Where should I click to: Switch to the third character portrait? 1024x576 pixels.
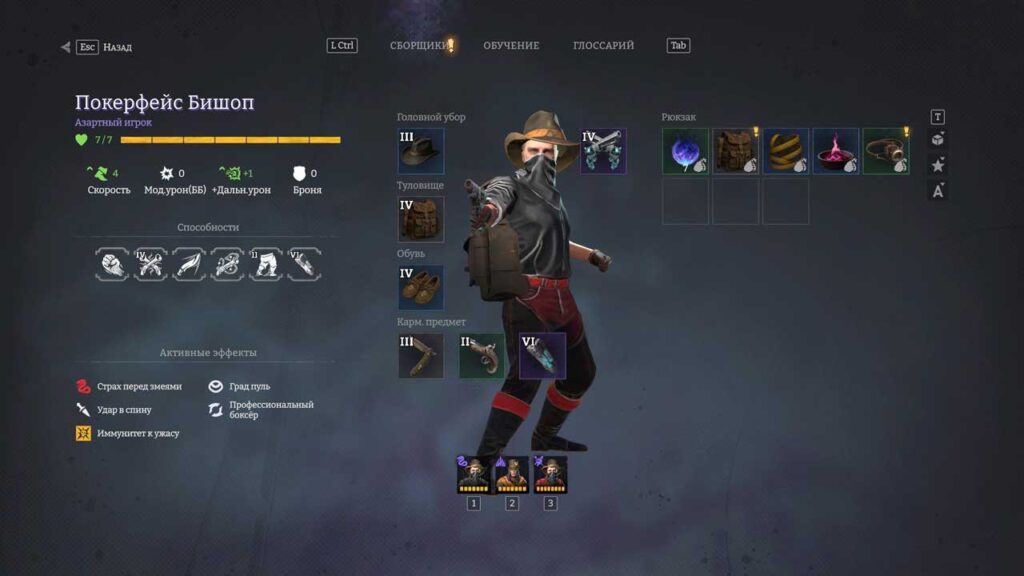(550, 475)
